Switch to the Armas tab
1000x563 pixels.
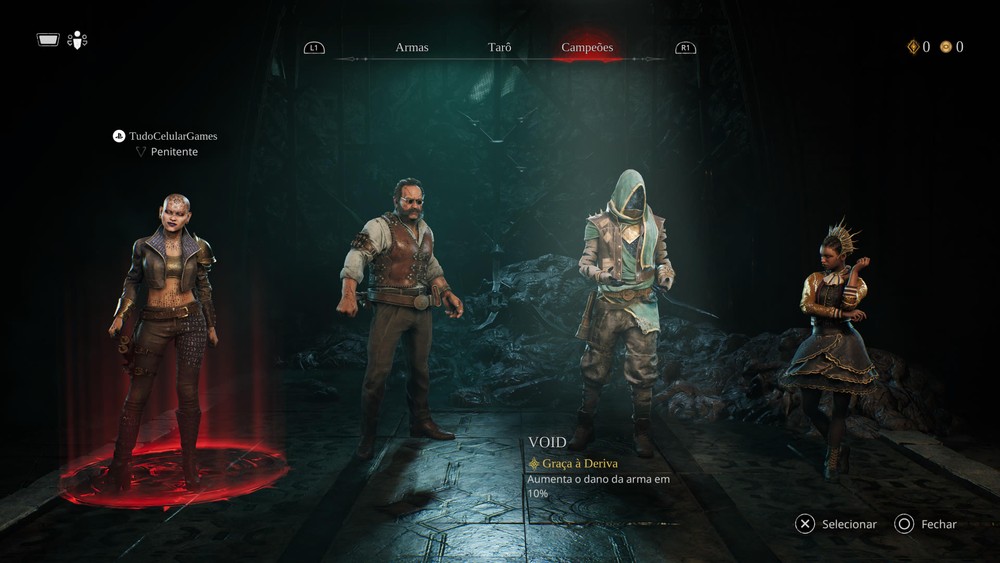point(411,47)
